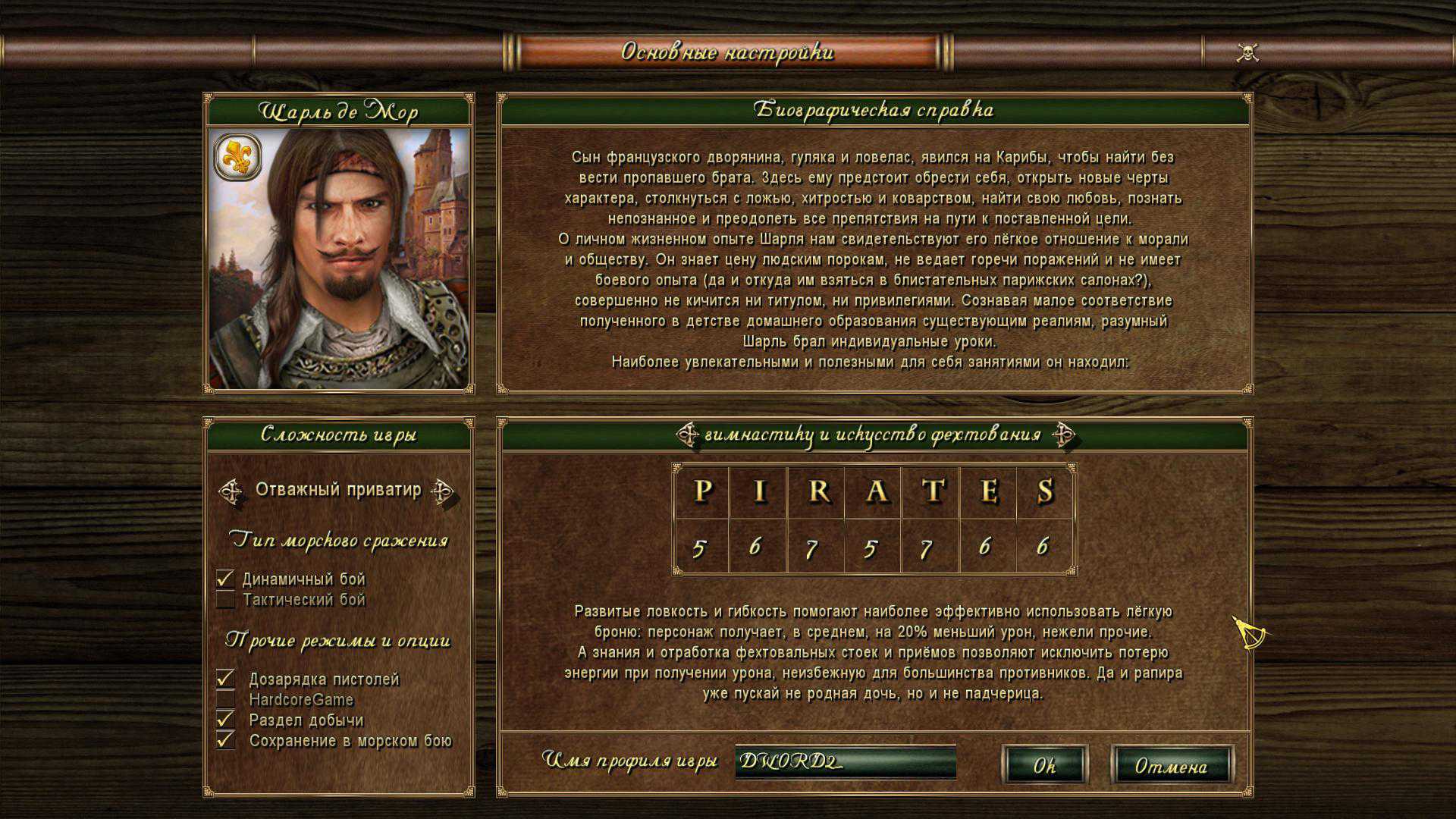Toggle the Дозарядка пистолей option
This screenshot has width=1456, height=819.
click(x=225, y=679)
